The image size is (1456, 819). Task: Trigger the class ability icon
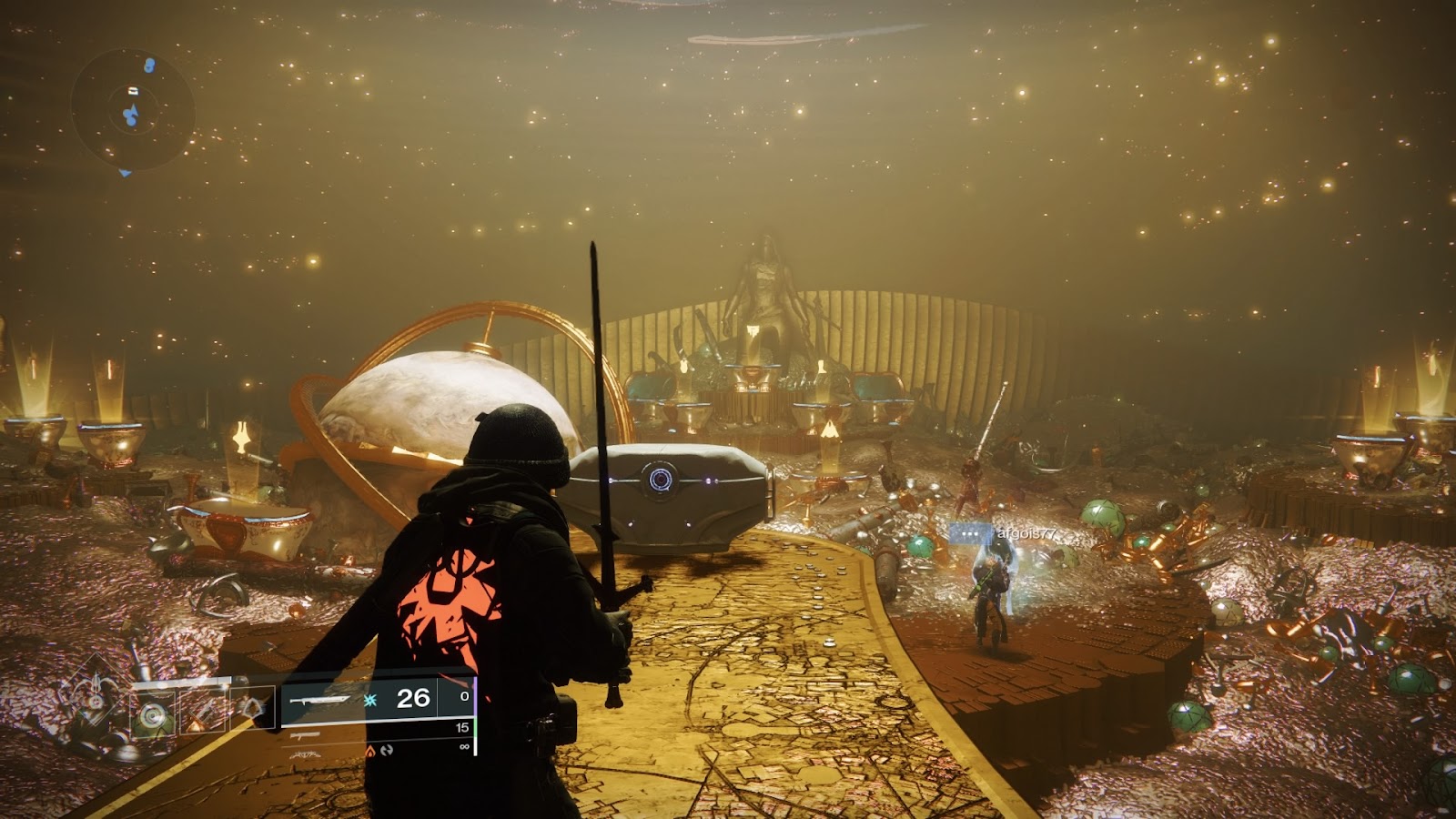click(251, 709)
